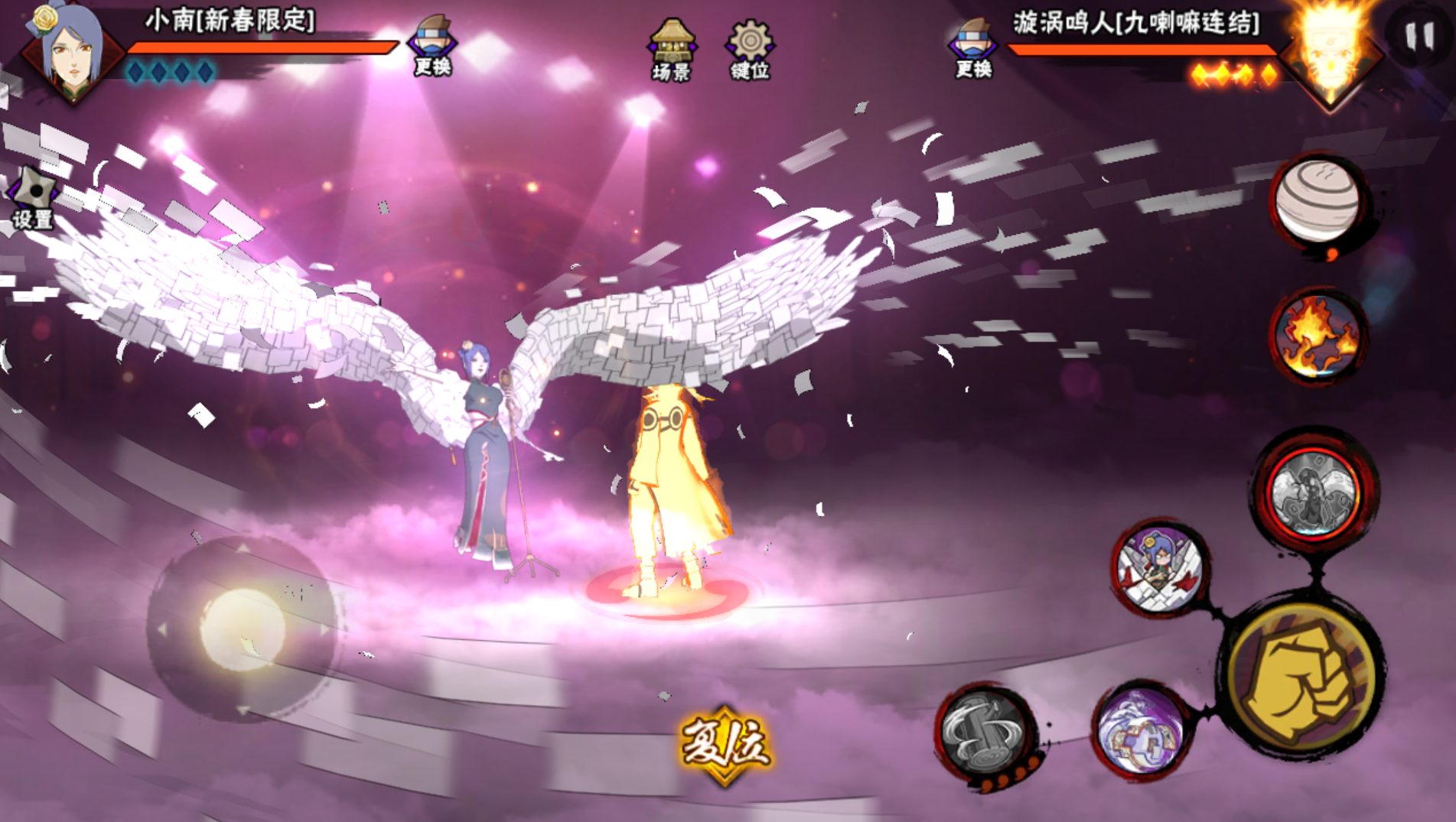This screenshot has width=1456, height=822.
Task: Tap the golden 复位 reset button
Action: pos(725,744)
